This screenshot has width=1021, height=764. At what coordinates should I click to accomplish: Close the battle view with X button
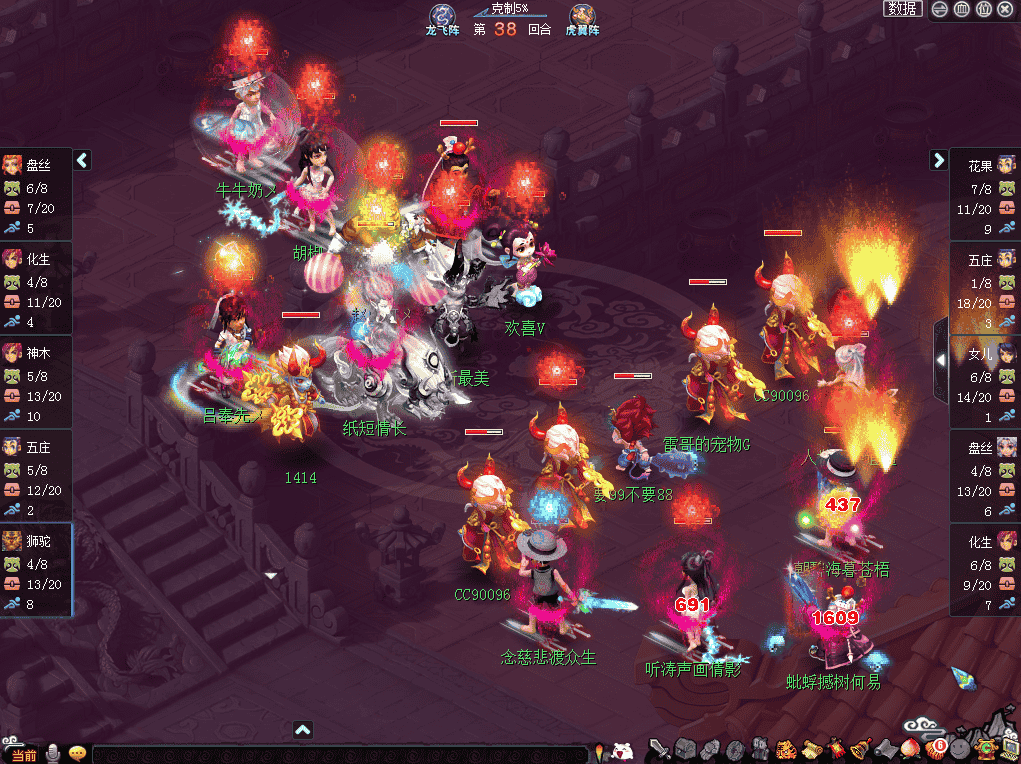1005,9
